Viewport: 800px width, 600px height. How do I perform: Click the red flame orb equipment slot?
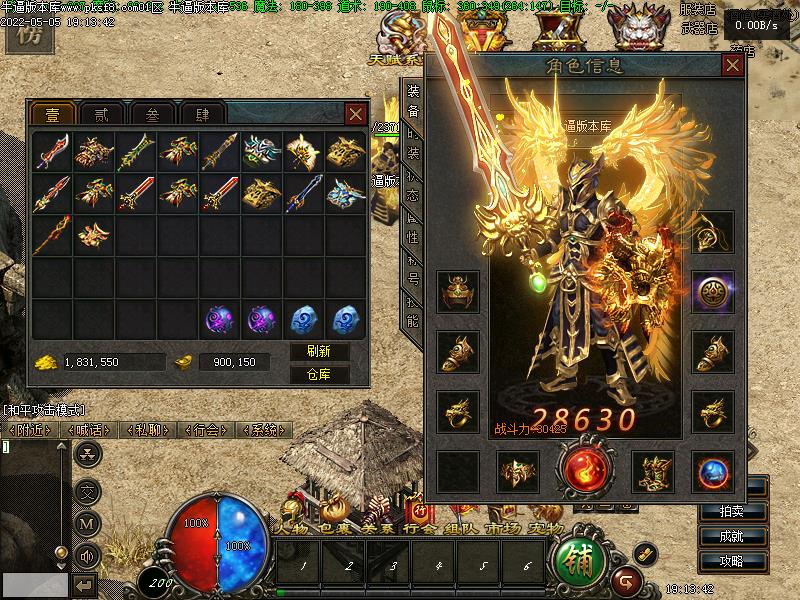click(x=583, y=472)
